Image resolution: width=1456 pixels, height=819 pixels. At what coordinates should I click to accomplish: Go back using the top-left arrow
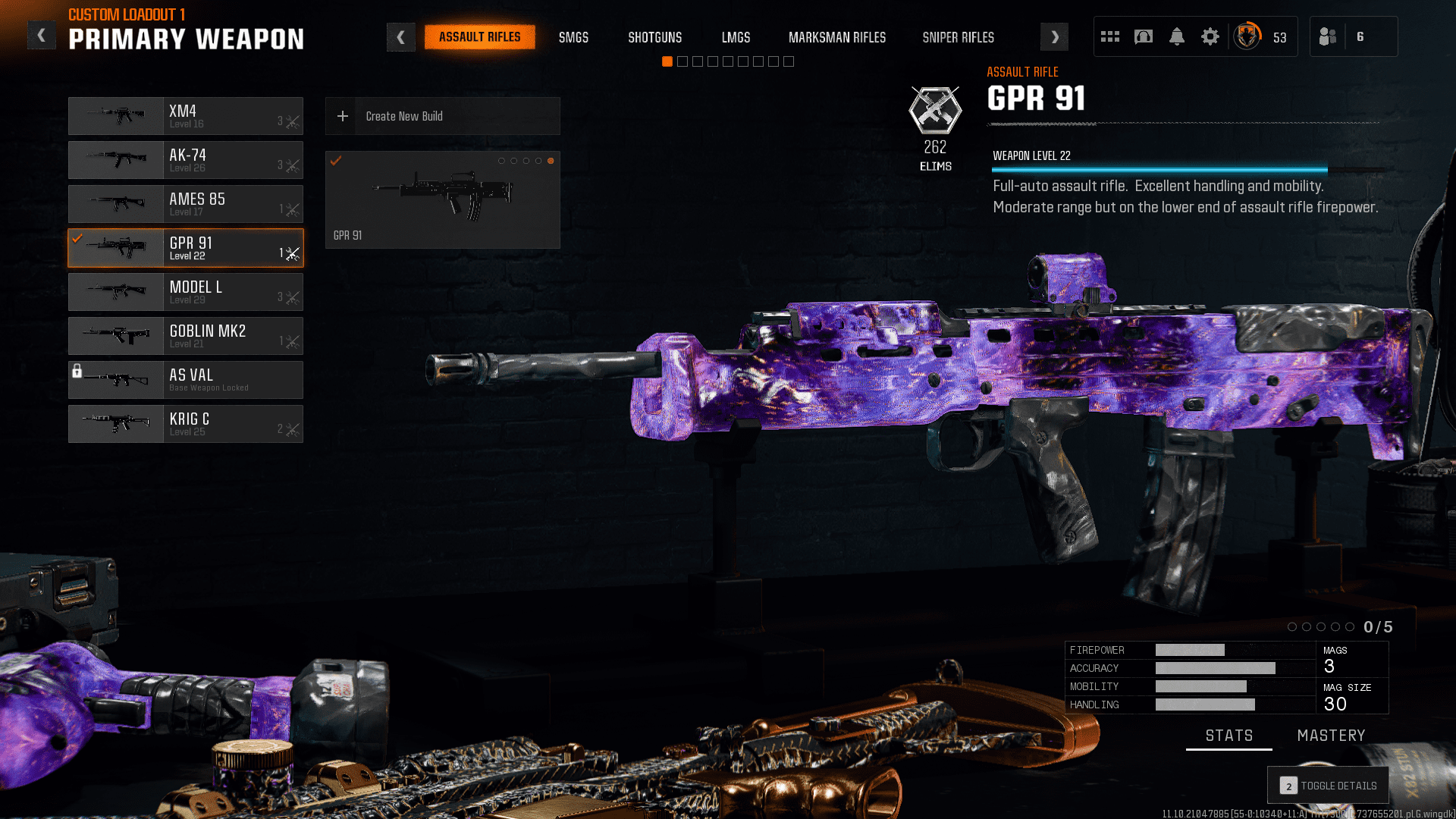pos(42,36)
